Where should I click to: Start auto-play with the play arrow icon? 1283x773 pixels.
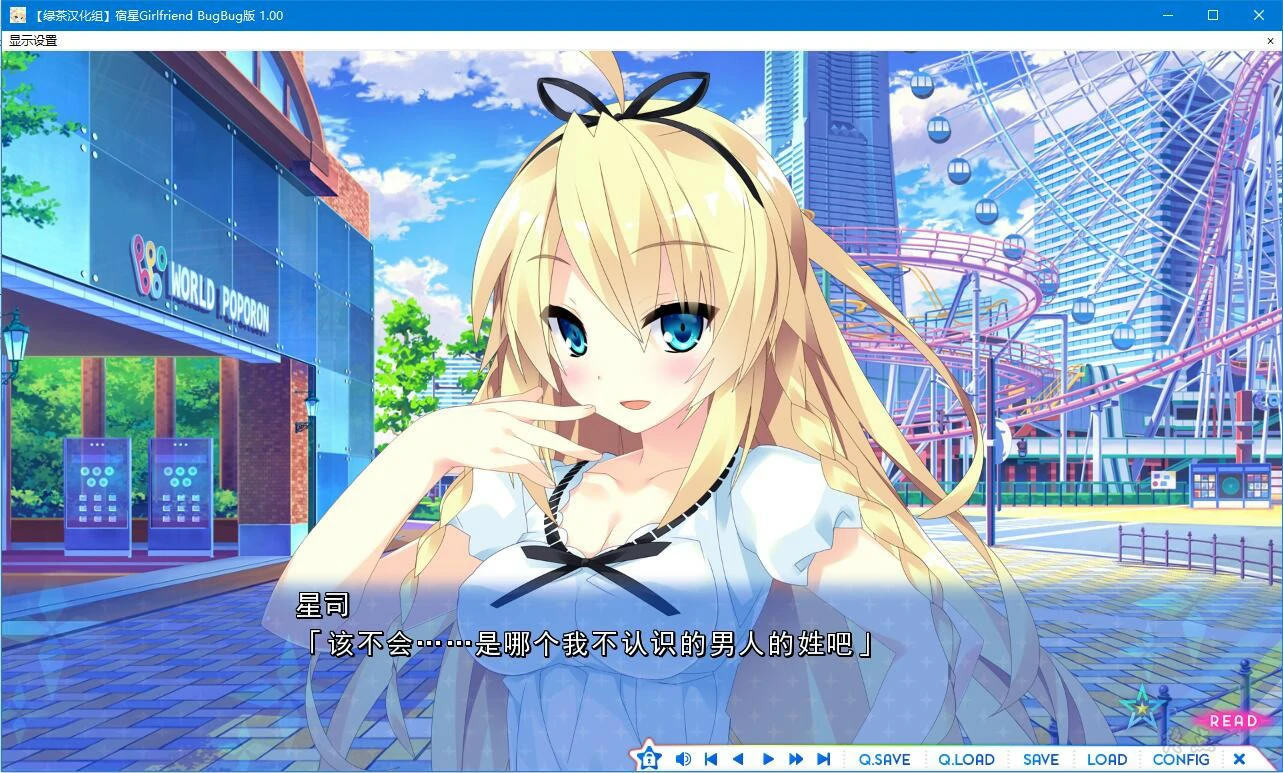768,758
